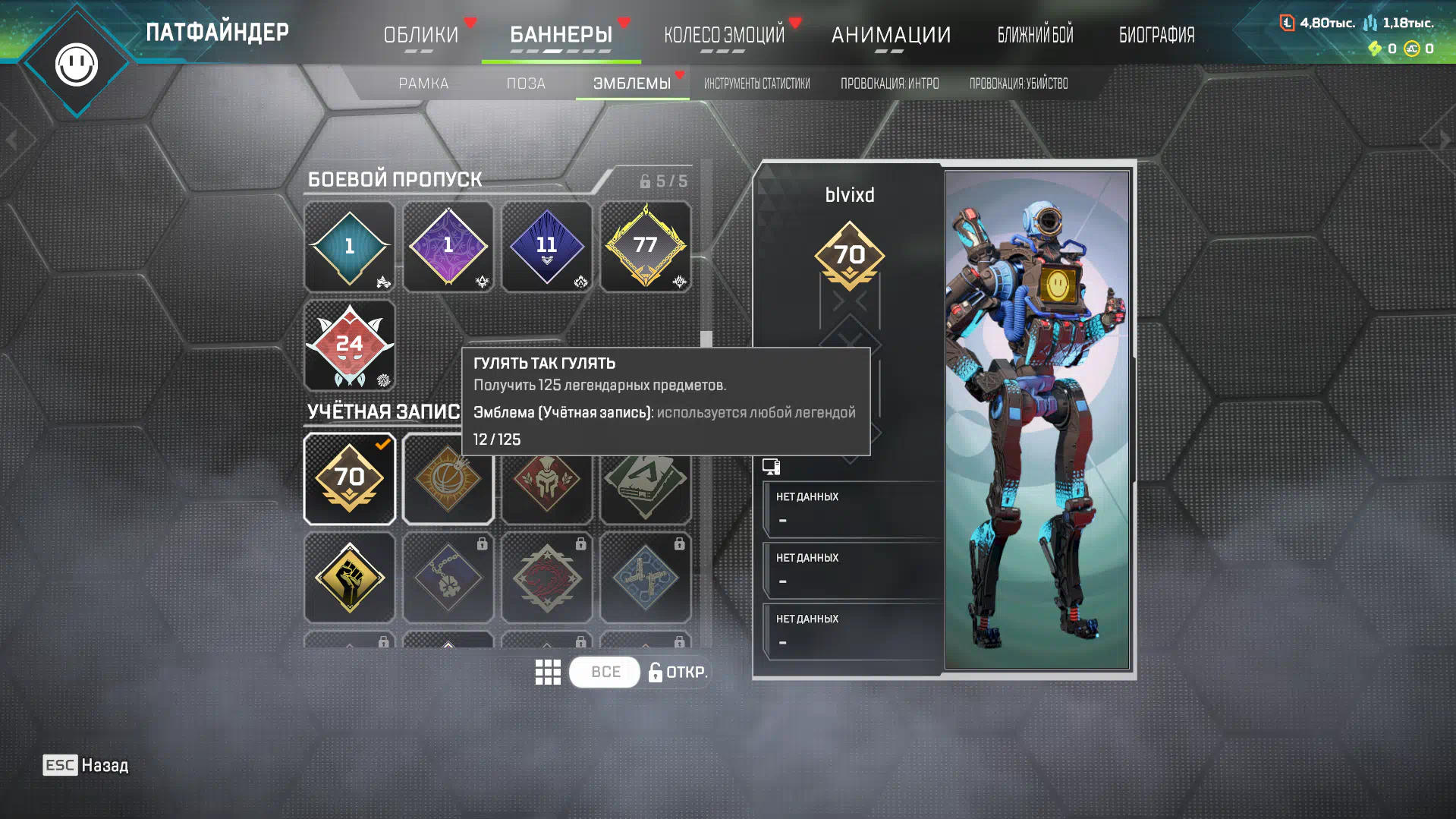1456x819 pixels.
Task: Choose the golden raised fist emblem
Action: 349,578
